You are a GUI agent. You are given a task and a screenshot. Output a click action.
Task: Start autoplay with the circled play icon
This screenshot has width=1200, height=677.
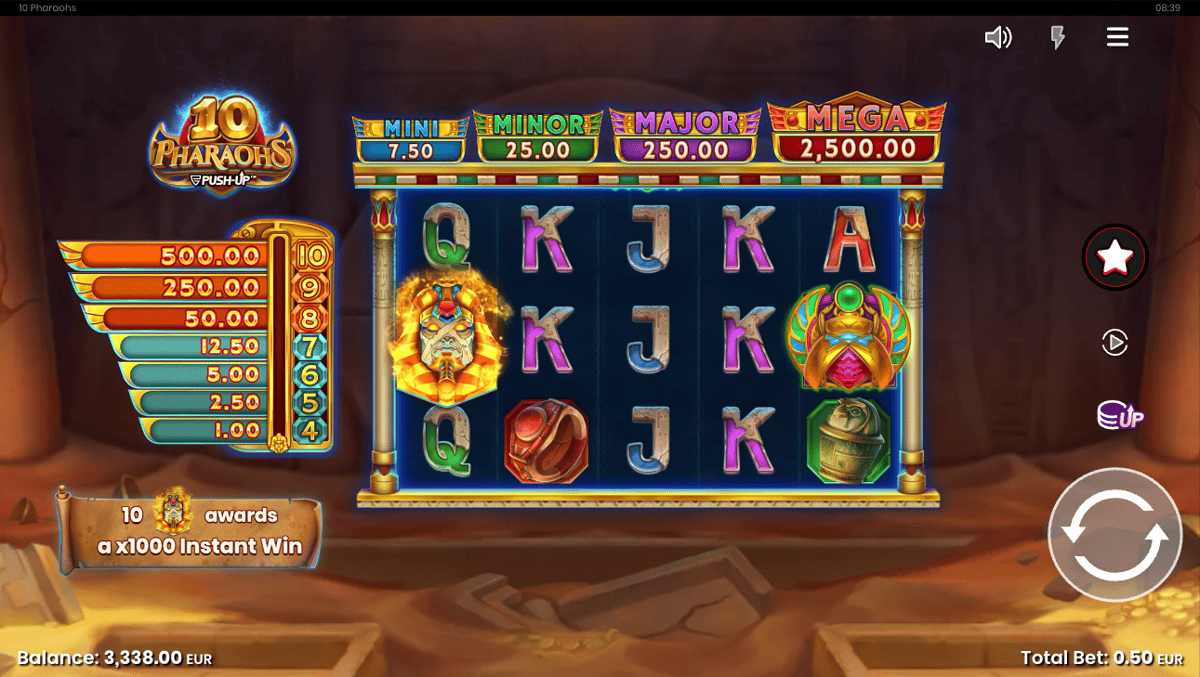tap(1114, 343)
